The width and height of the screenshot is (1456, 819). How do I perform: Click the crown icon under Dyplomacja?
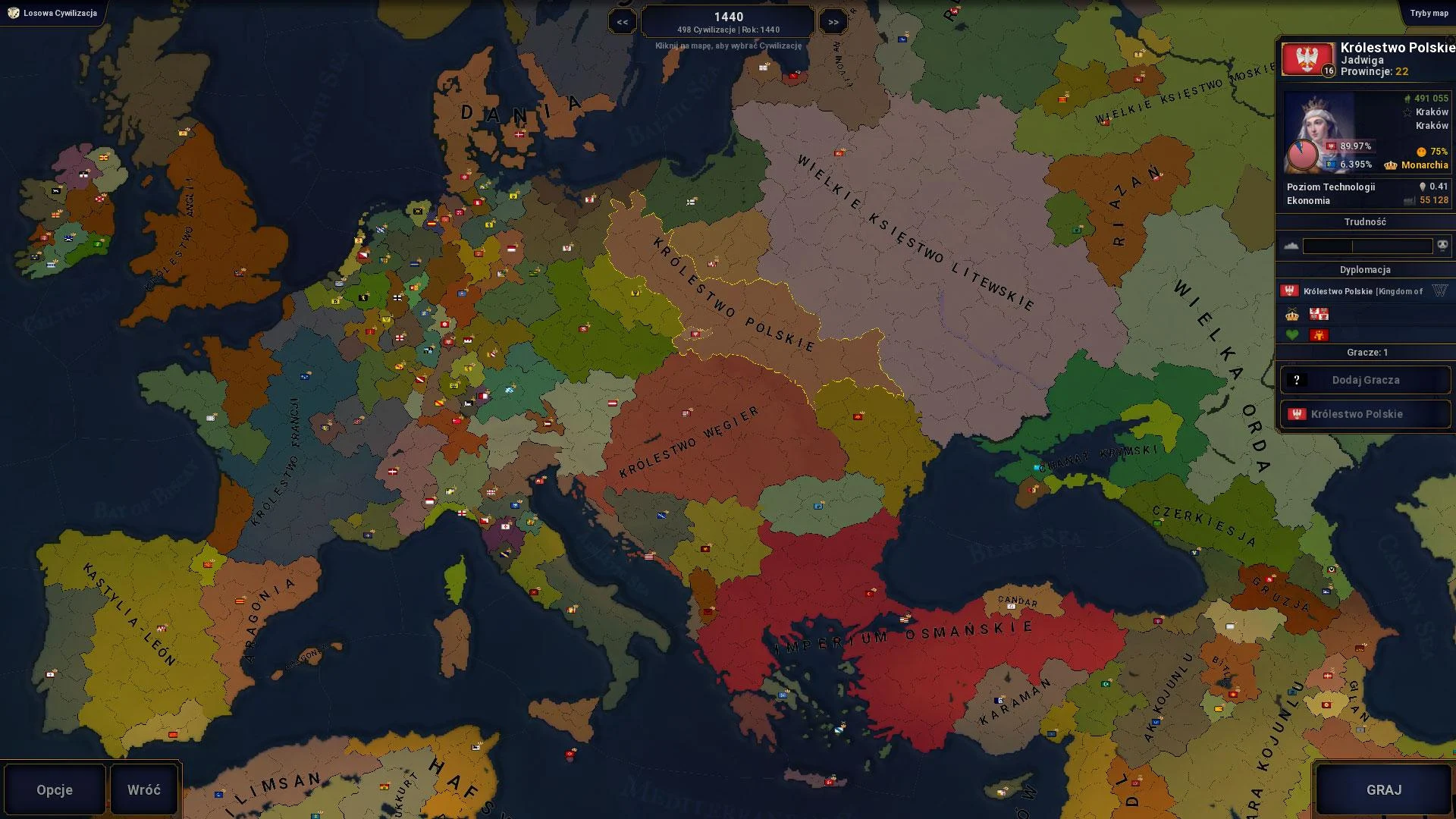1291,315
